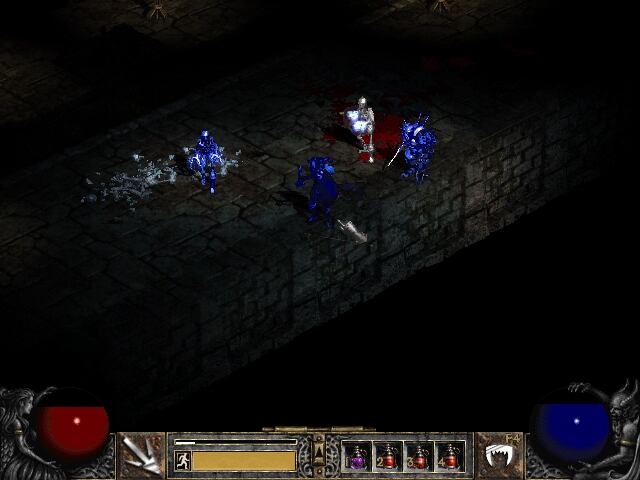
Task: Drink the red potion in belt slot 4
Action: (450, 457)
